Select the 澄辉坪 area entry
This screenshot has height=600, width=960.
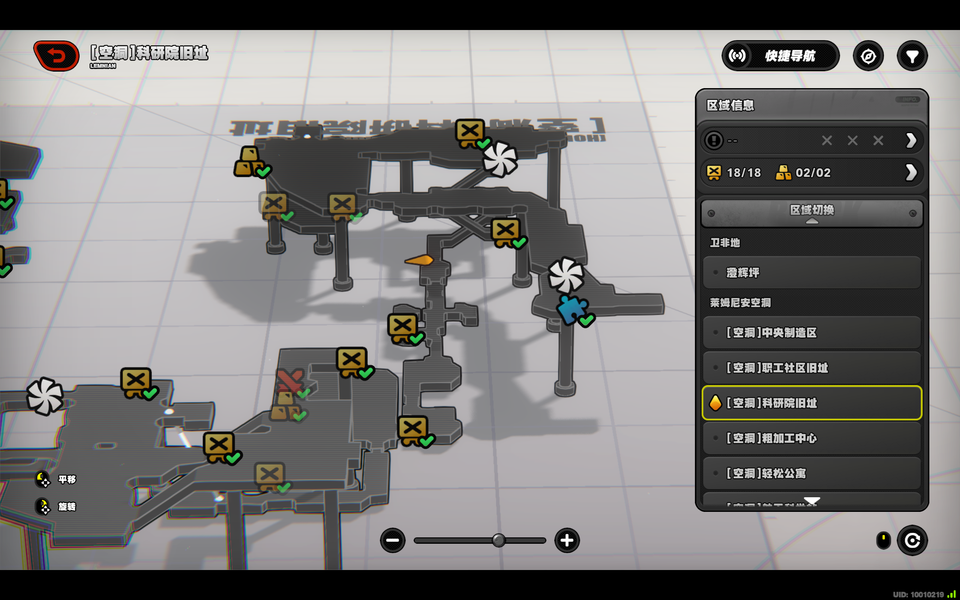pos(811,272)
